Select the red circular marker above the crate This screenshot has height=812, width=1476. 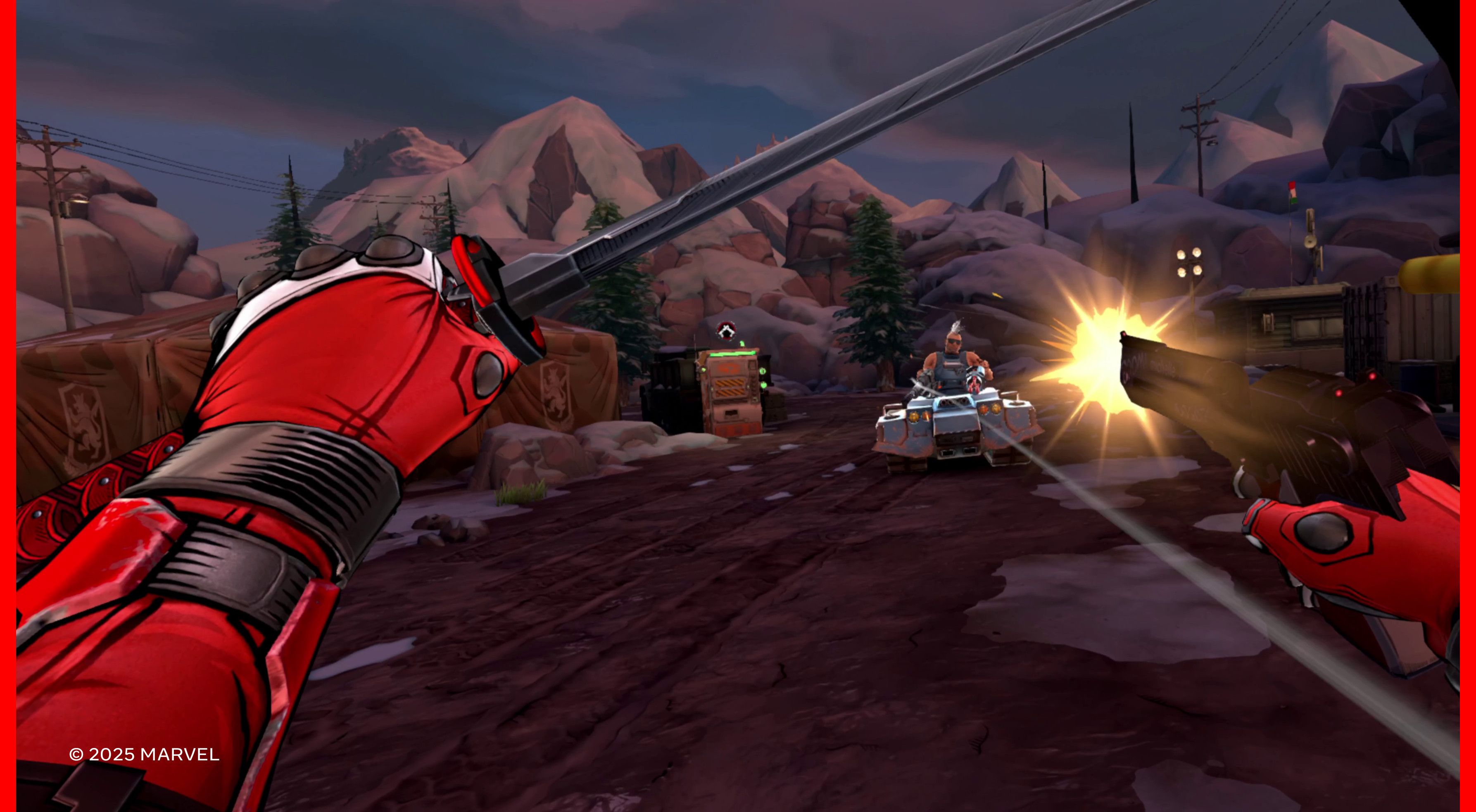tap(725, 330)
